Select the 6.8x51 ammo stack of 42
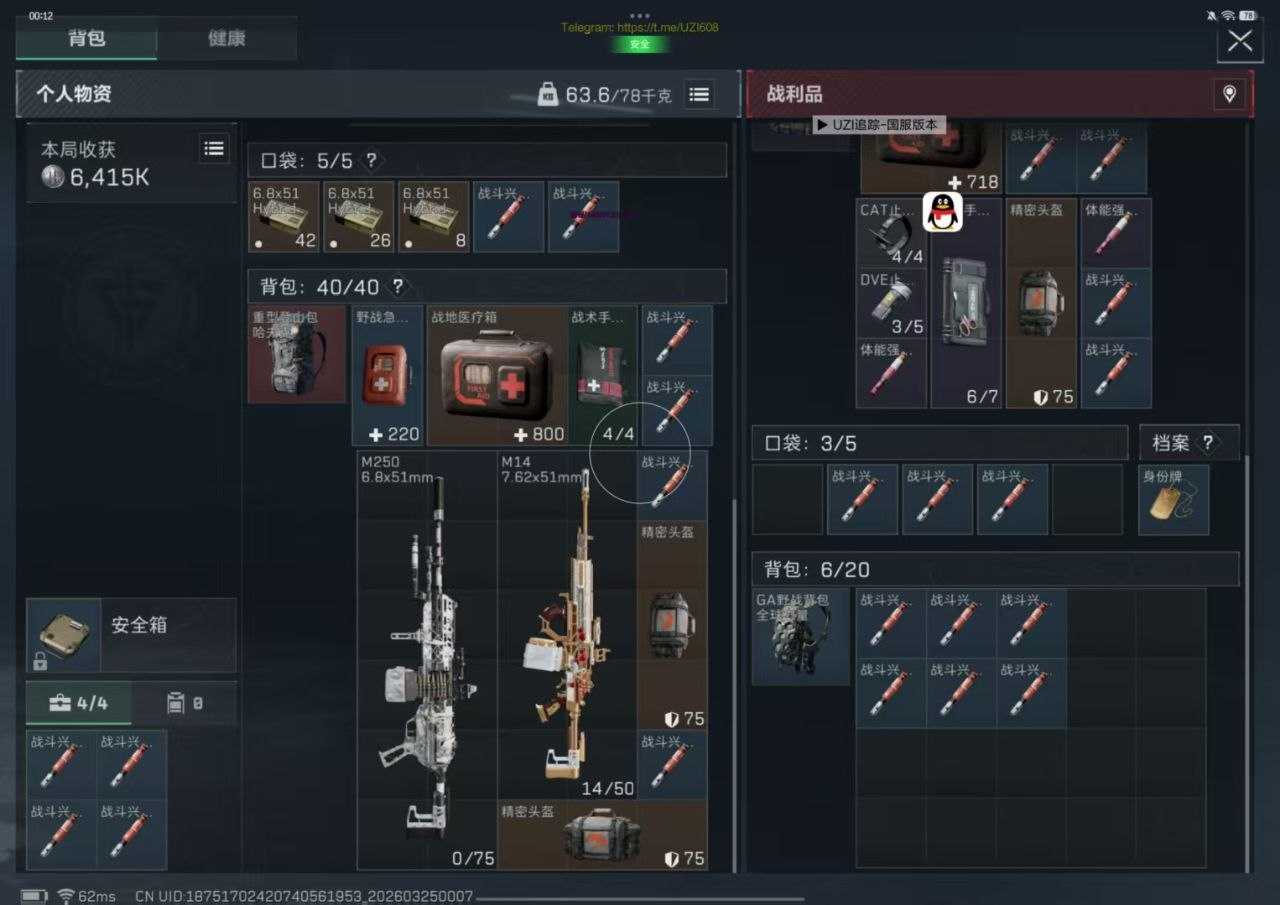Image resolution: width=1280 pixels, height=905 pixels. point(284,216)
